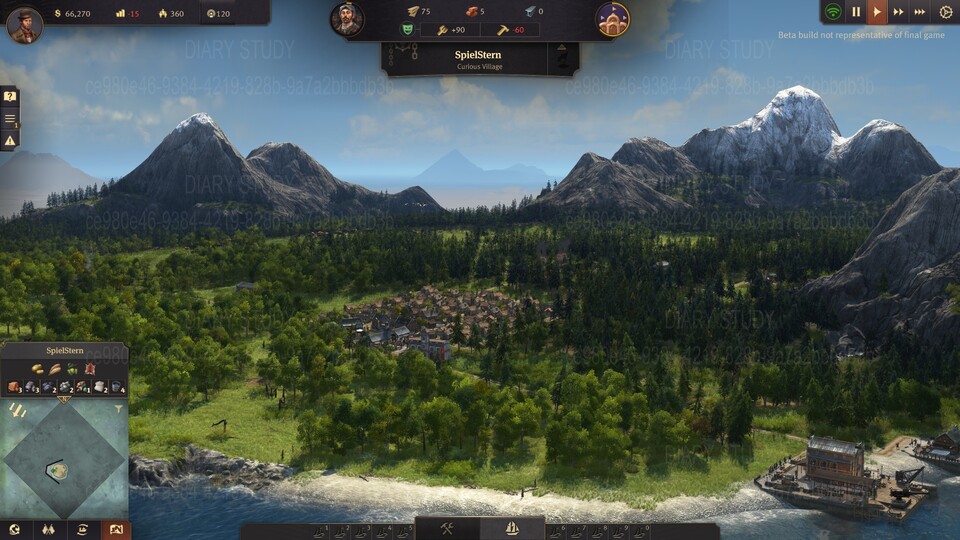Image resolution: width=960 pixels, height=540 pixels.
Task: Open the domed palace emblem
Action: (612, 19)
